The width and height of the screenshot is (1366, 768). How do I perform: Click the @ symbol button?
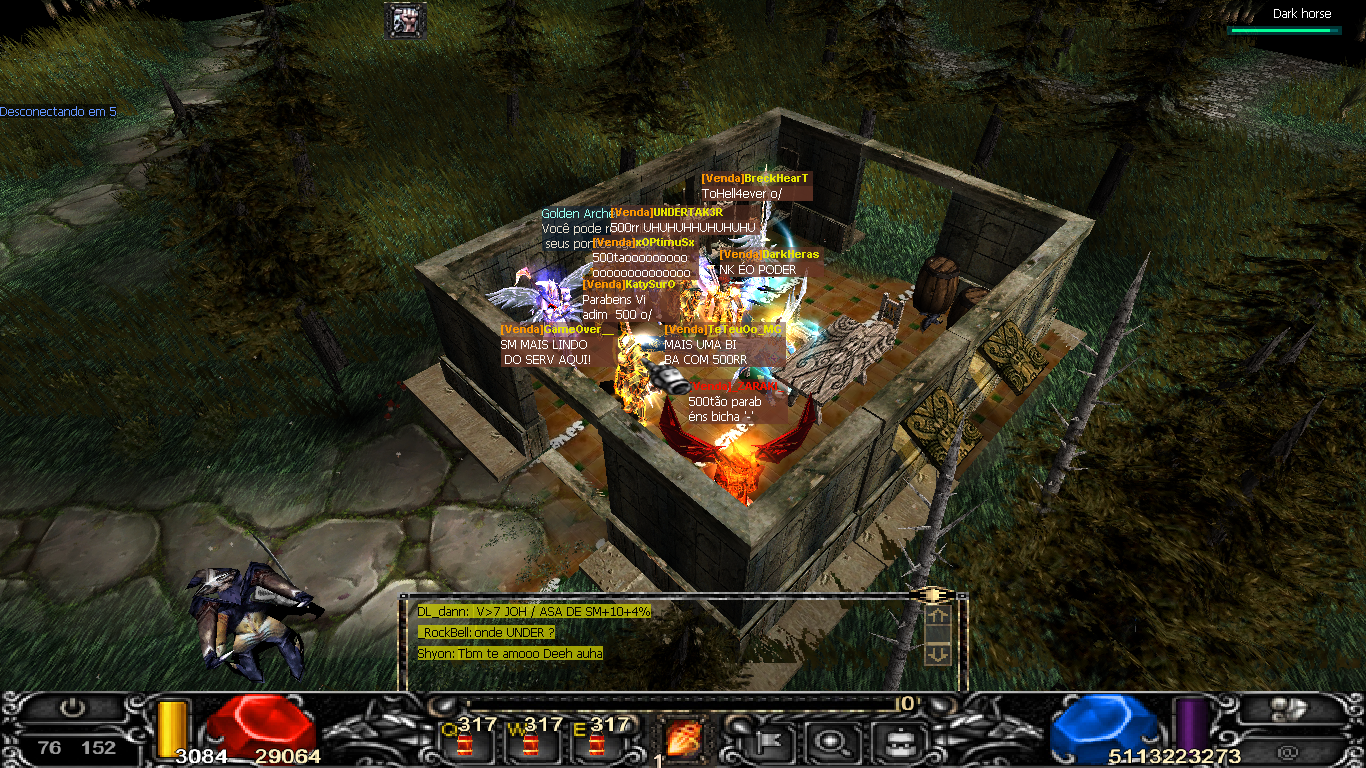pos(1287,750)
